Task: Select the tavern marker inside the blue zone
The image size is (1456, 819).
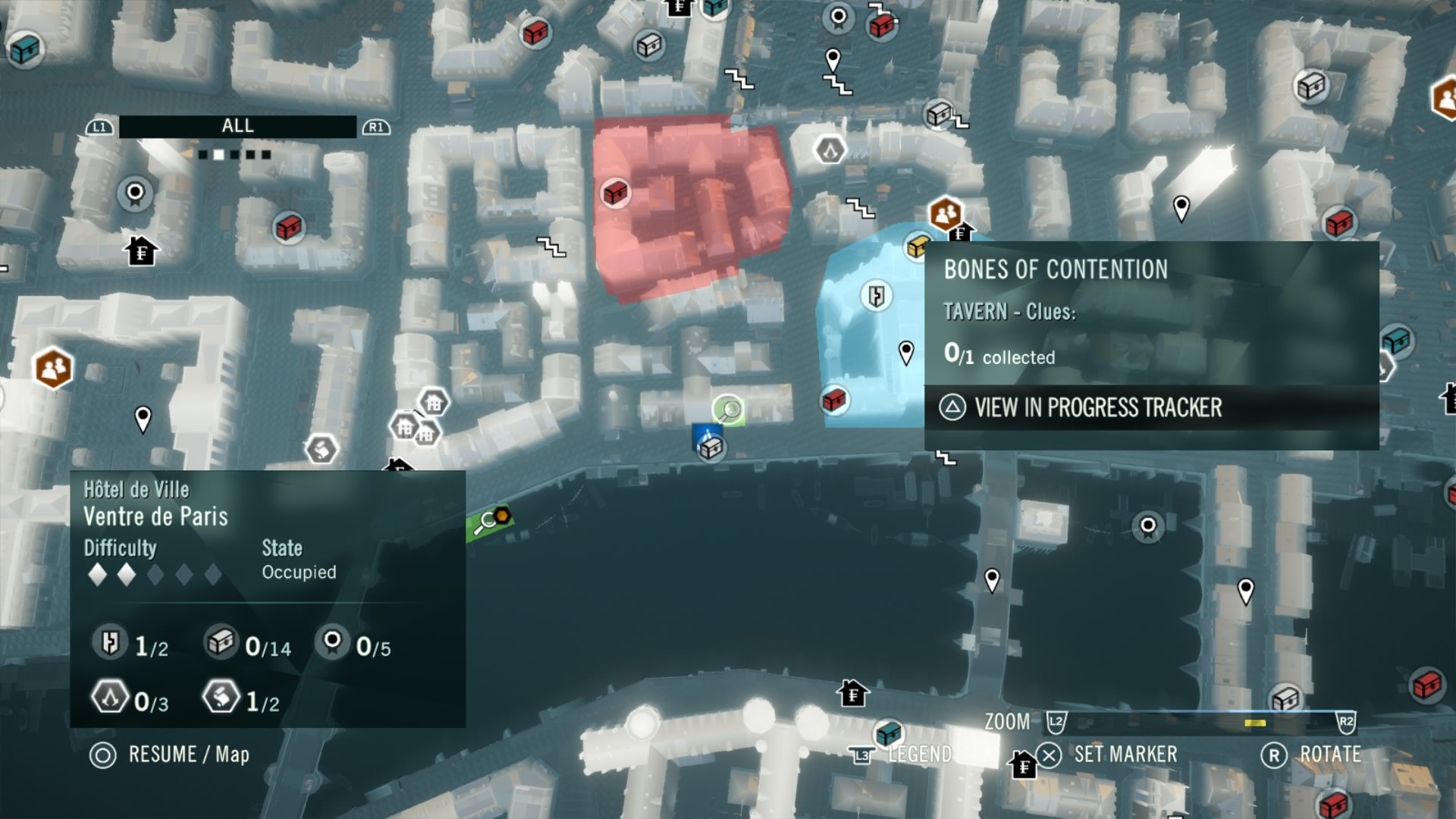Action: point(877,296)
